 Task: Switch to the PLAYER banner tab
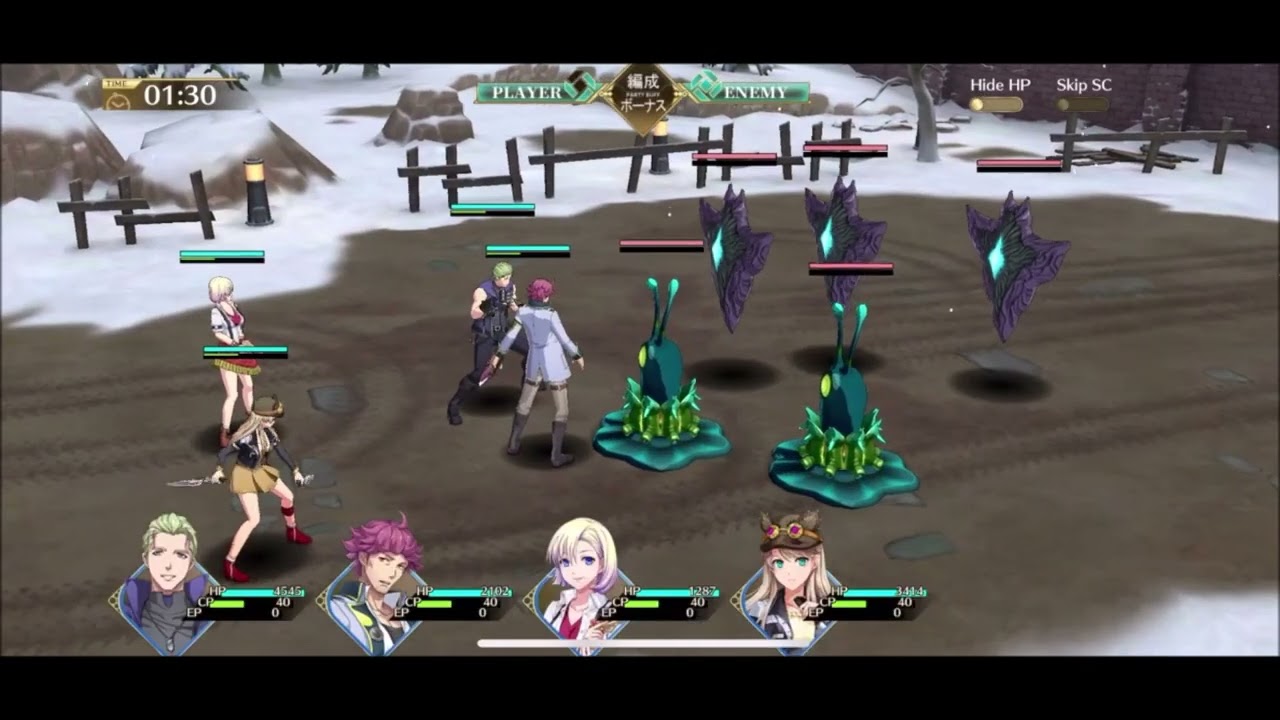click(x=519, y=90)
